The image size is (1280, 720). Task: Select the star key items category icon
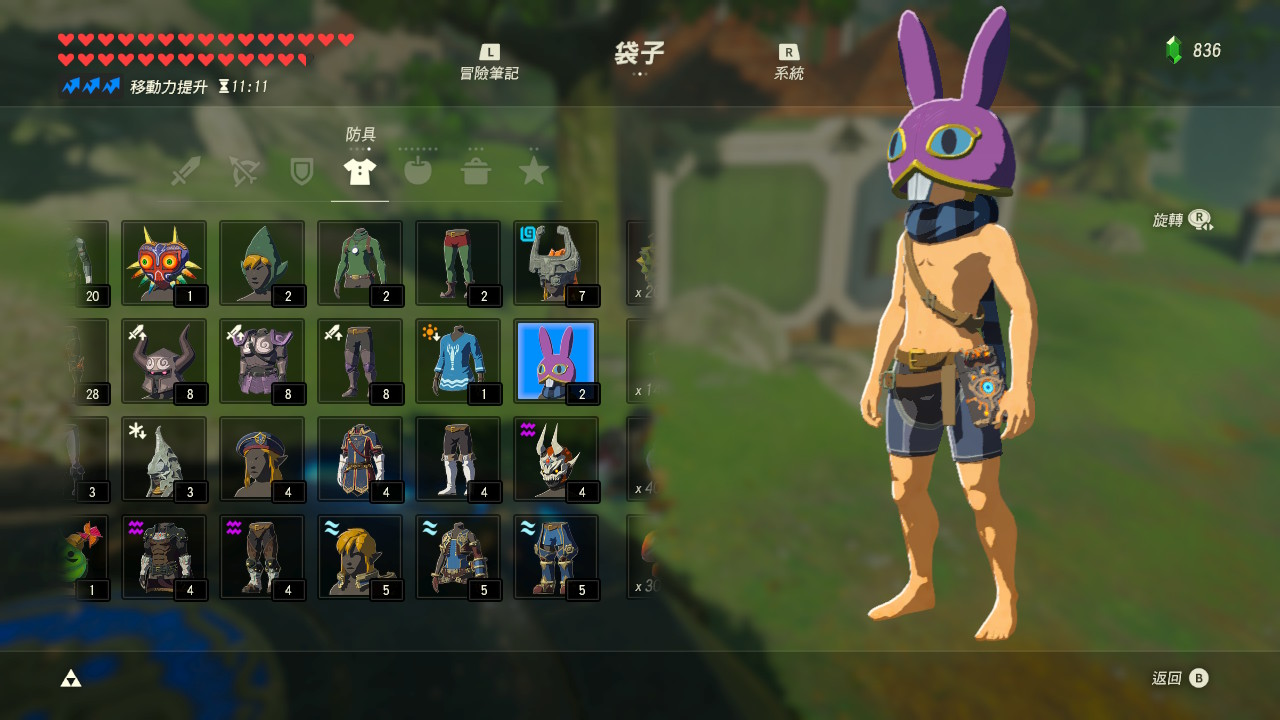pos(534,168)
